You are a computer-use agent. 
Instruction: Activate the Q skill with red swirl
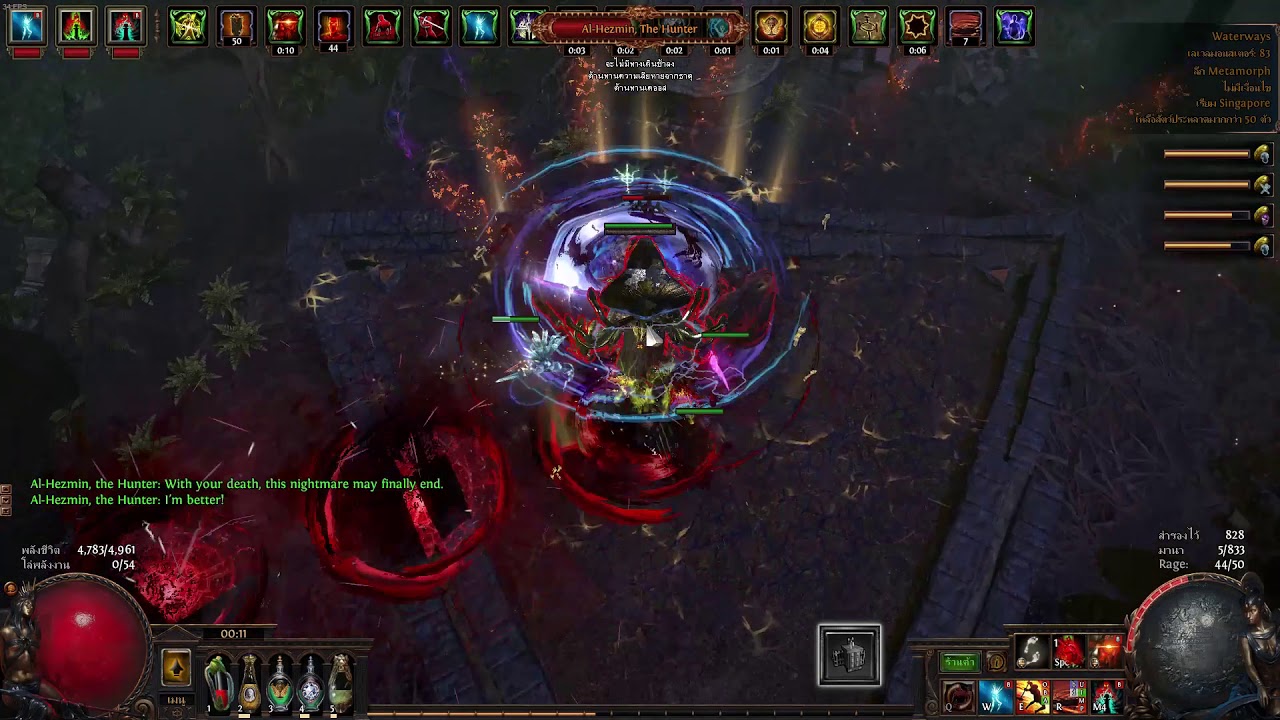point(958,696)
